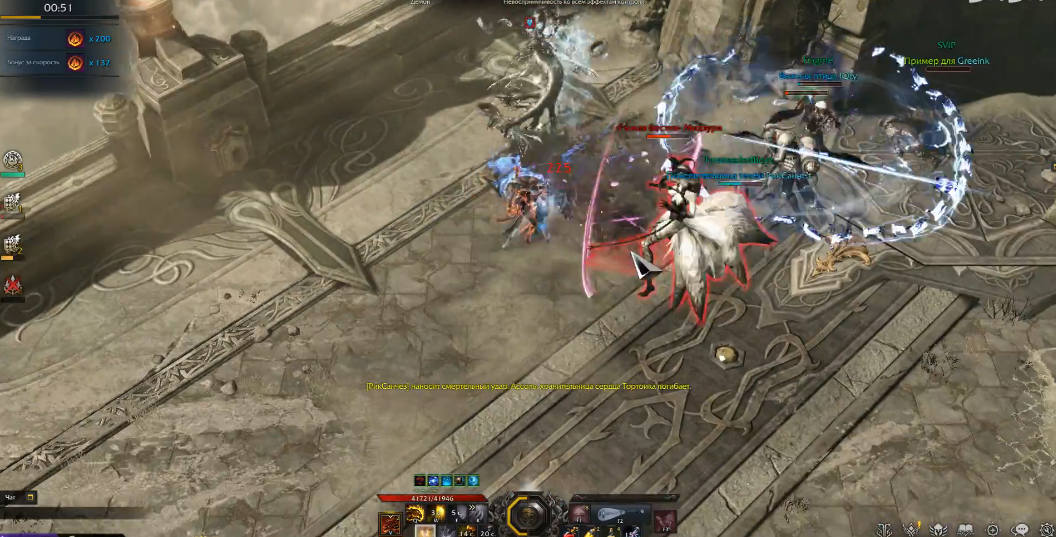
Task: Trigger the skill with double arrows
Action: 478,514
